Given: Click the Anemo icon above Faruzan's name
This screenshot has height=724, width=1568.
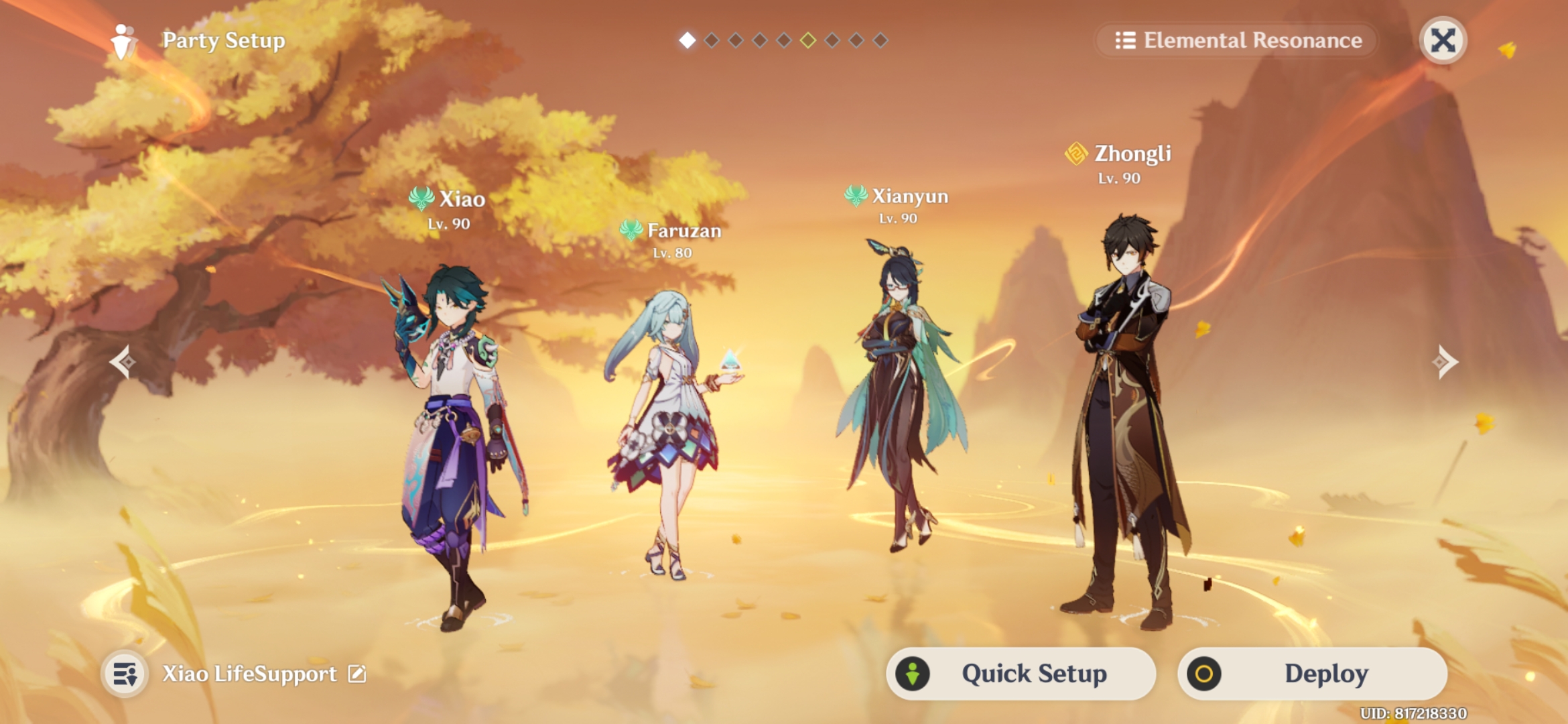Looking at the screenshot, I should click(631, 231).
